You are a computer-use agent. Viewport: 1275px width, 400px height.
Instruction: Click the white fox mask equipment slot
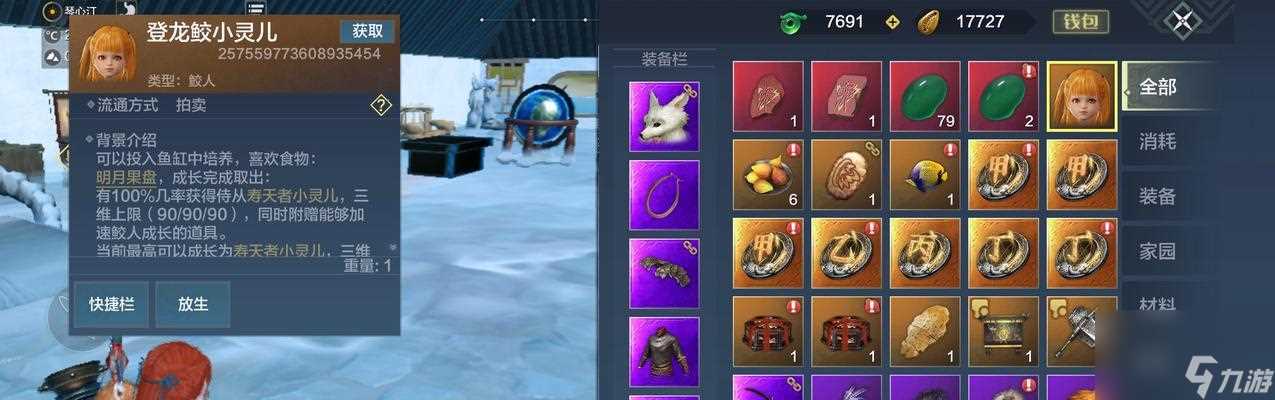pyautogui.click(x=664, y=117)
